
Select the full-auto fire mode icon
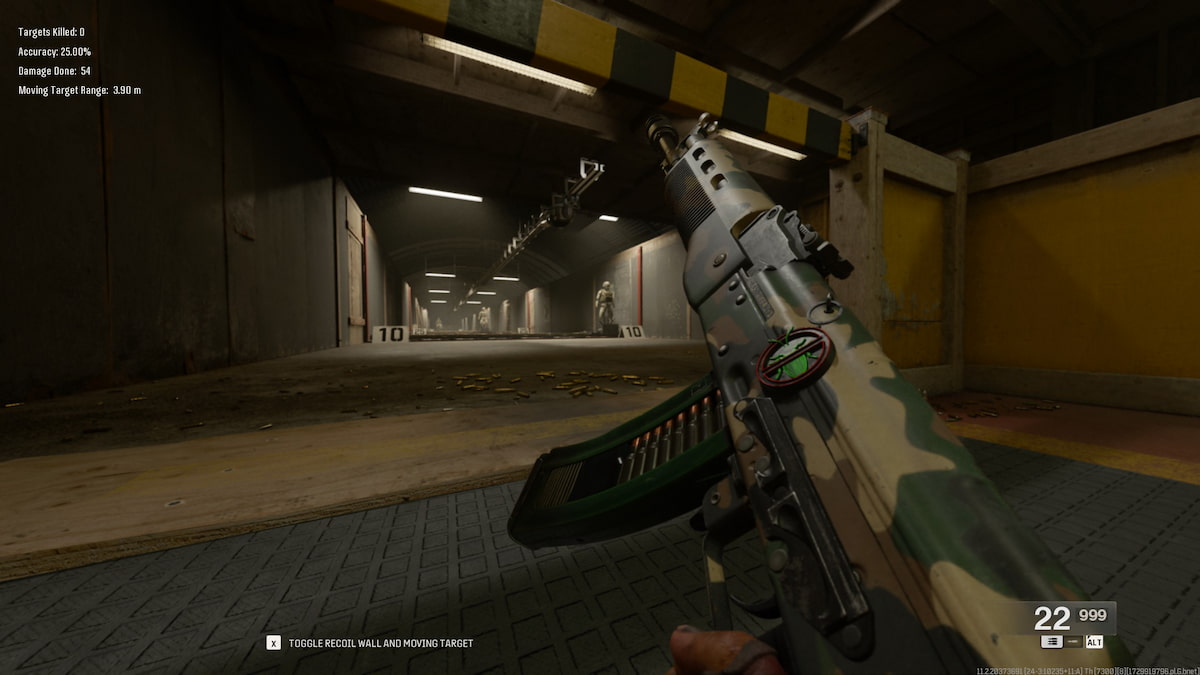click(x=1051, y=642)
